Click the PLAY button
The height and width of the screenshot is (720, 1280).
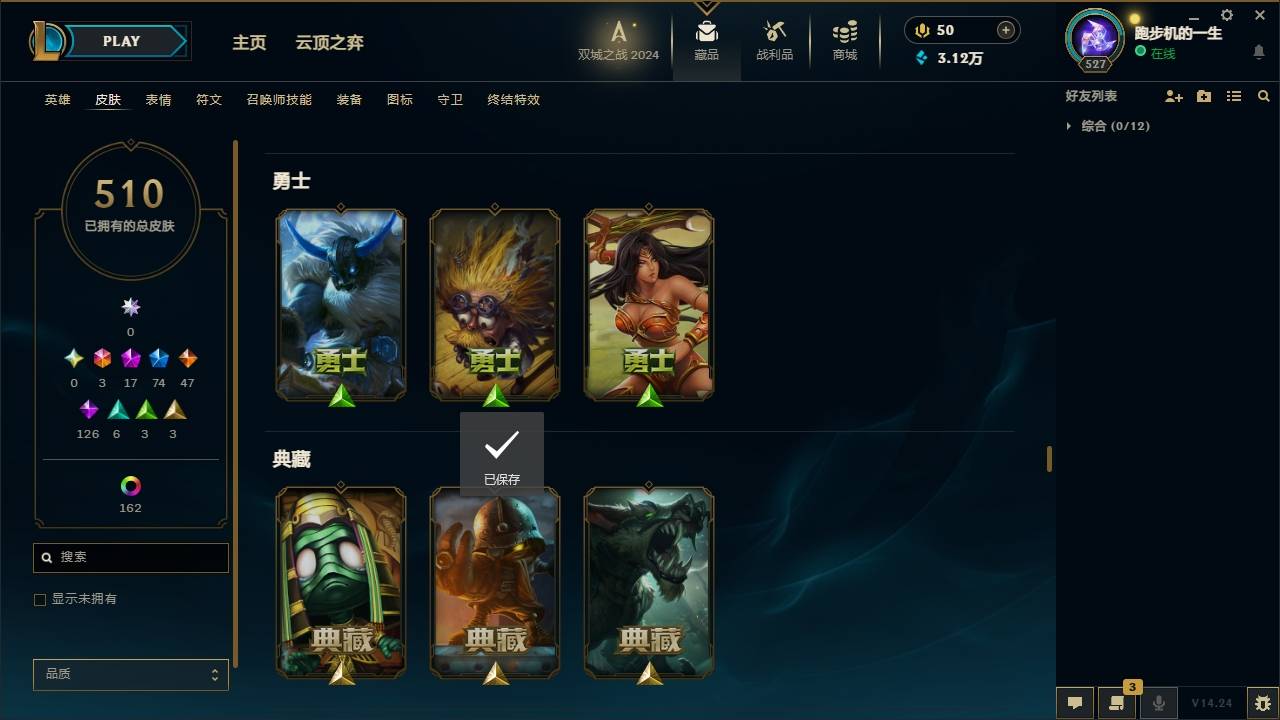point(120,41)
